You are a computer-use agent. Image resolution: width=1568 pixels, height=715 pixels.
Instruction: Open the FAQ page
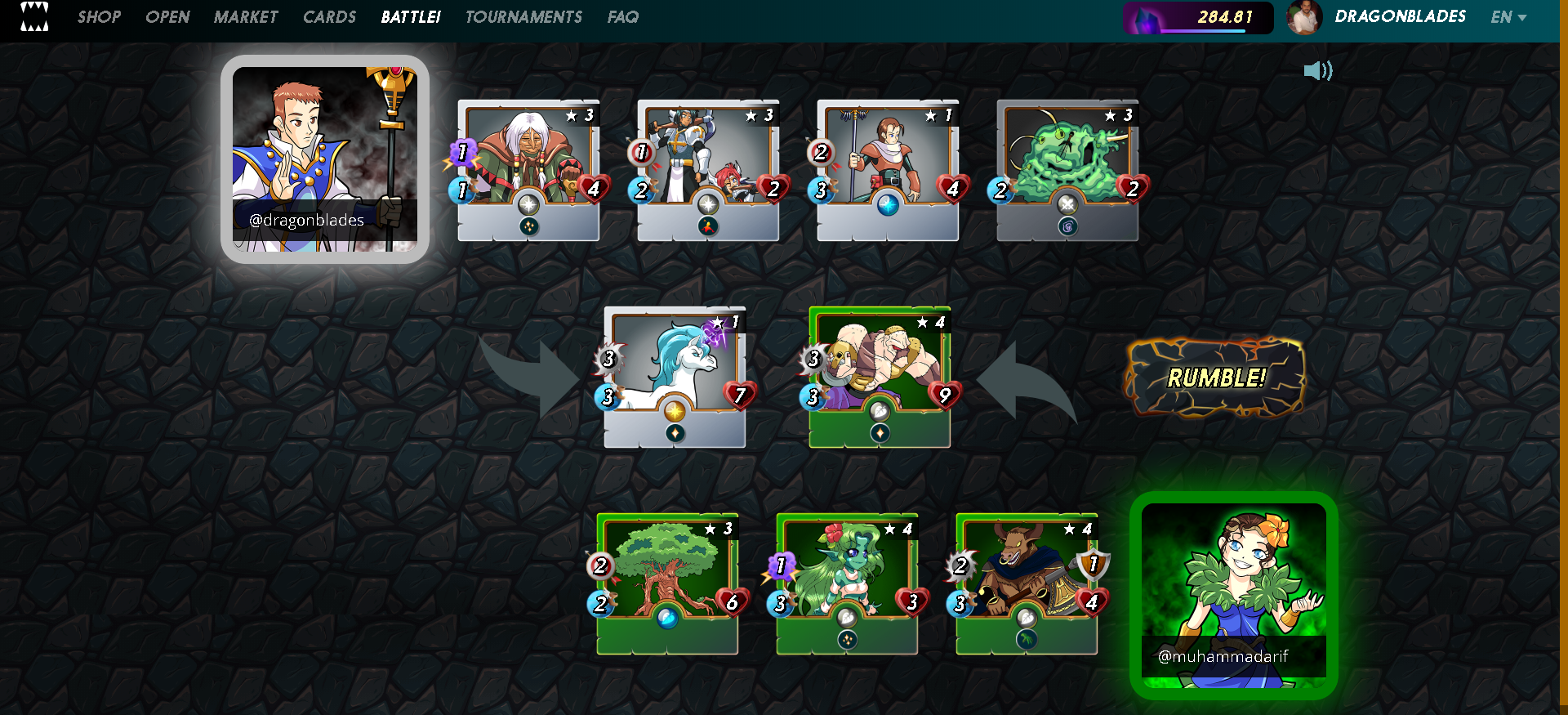[622, 17]
